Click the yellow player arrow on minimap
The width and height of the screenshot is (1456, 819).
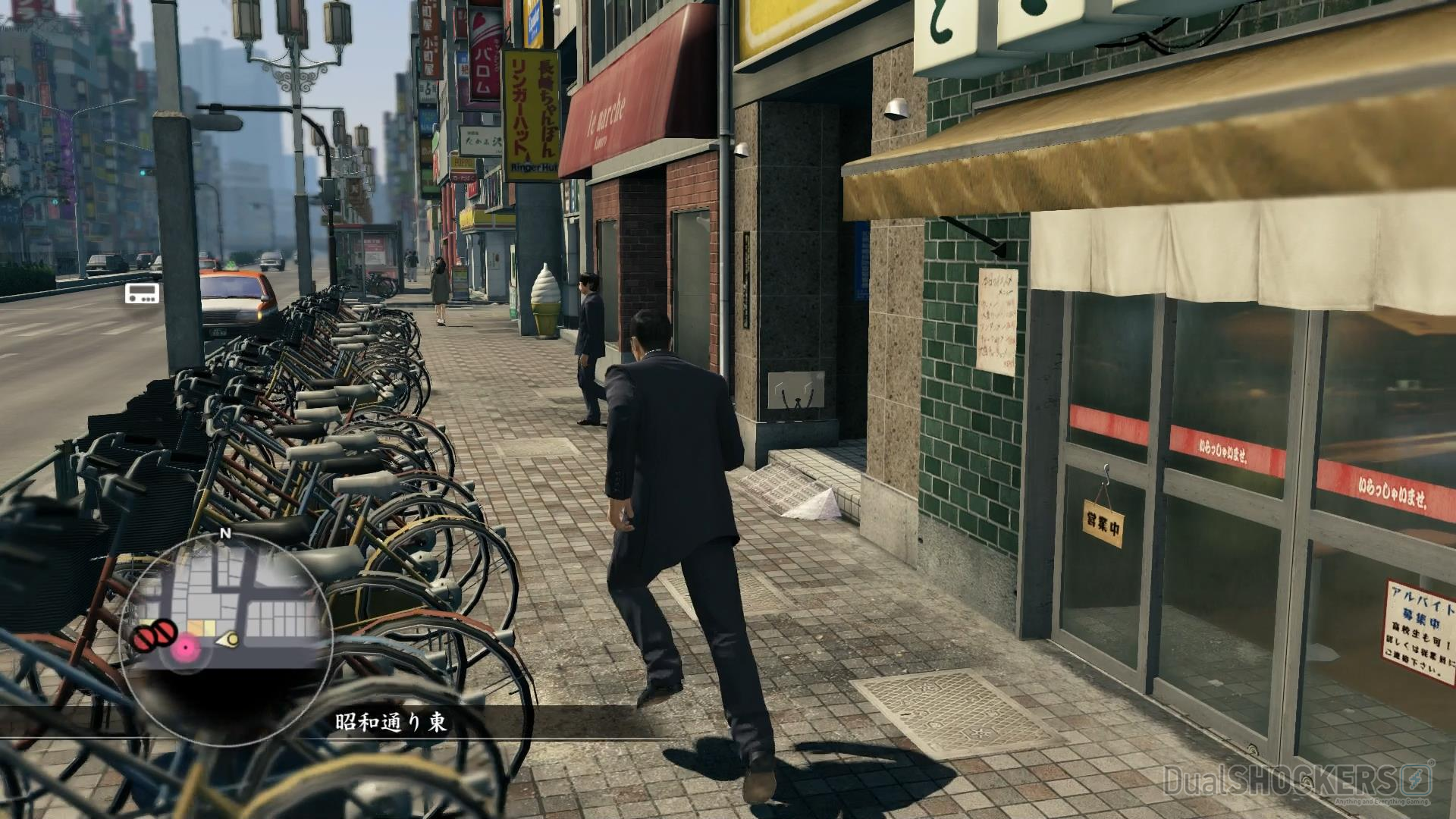point(228,641)
